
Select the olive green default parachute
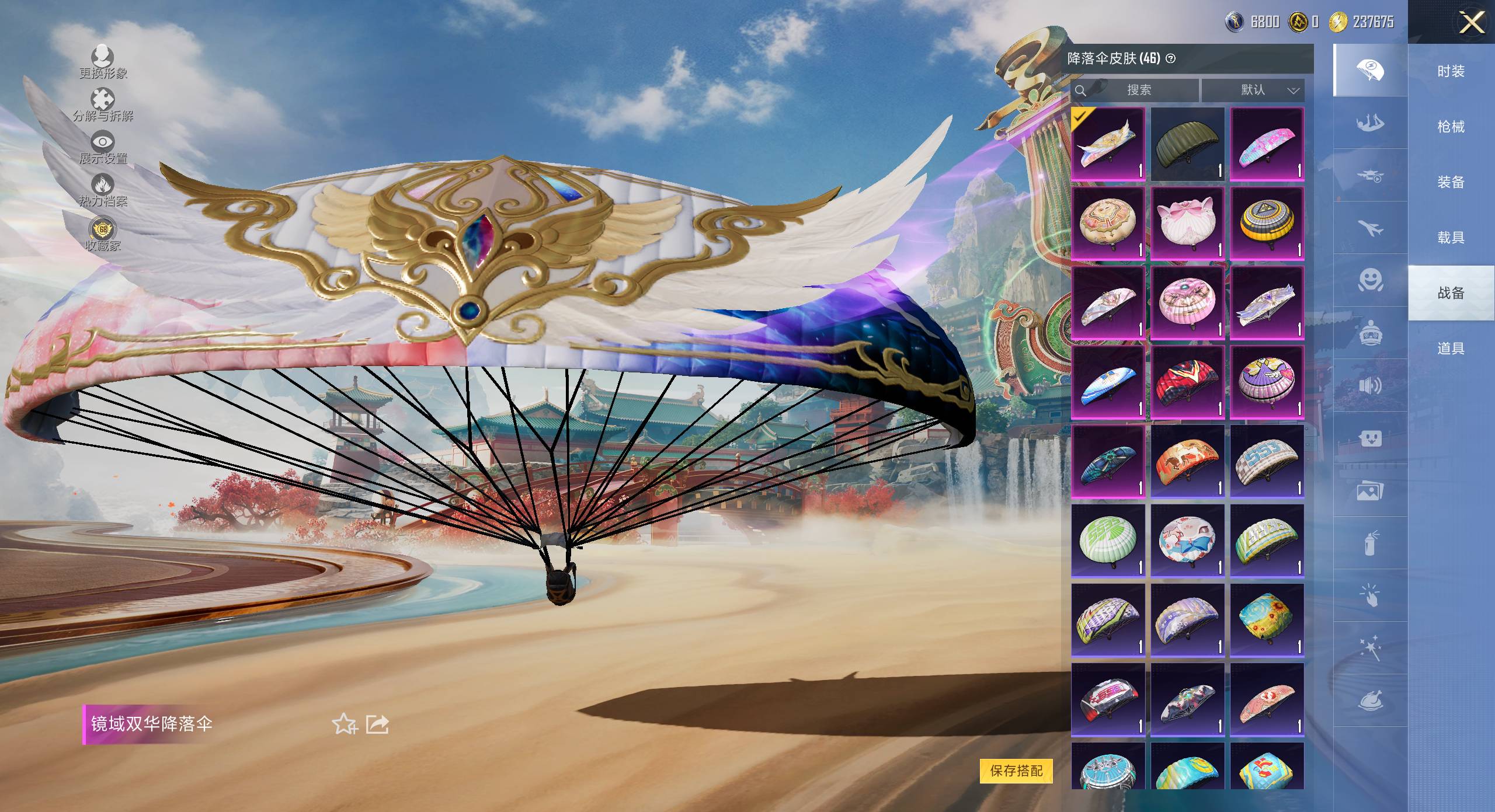pyautogui.click(x=1187, y=144)
